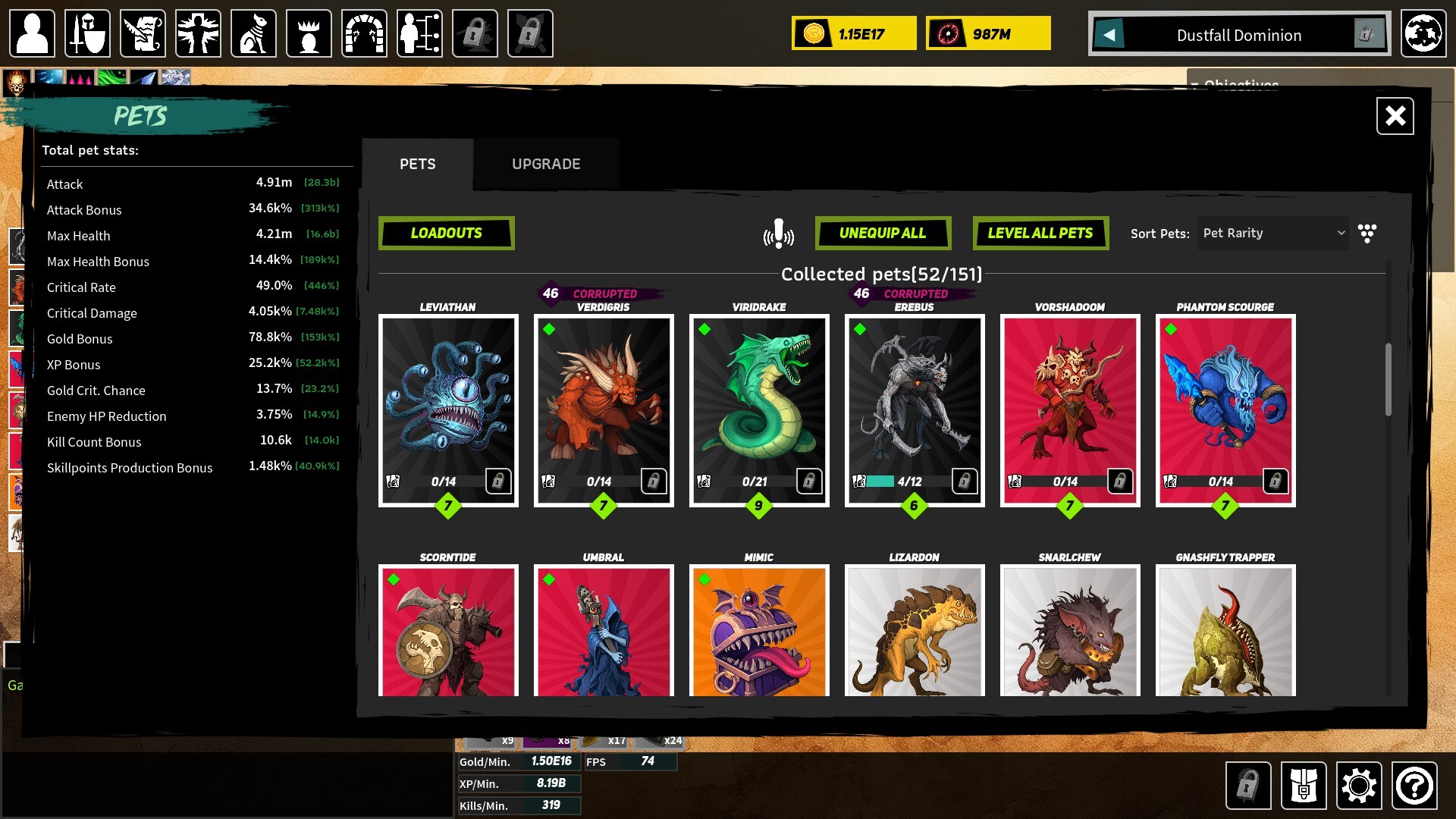Click the globe icon in top corner
Viewport: 1456px width, 819px height.
pos(1423,33)
